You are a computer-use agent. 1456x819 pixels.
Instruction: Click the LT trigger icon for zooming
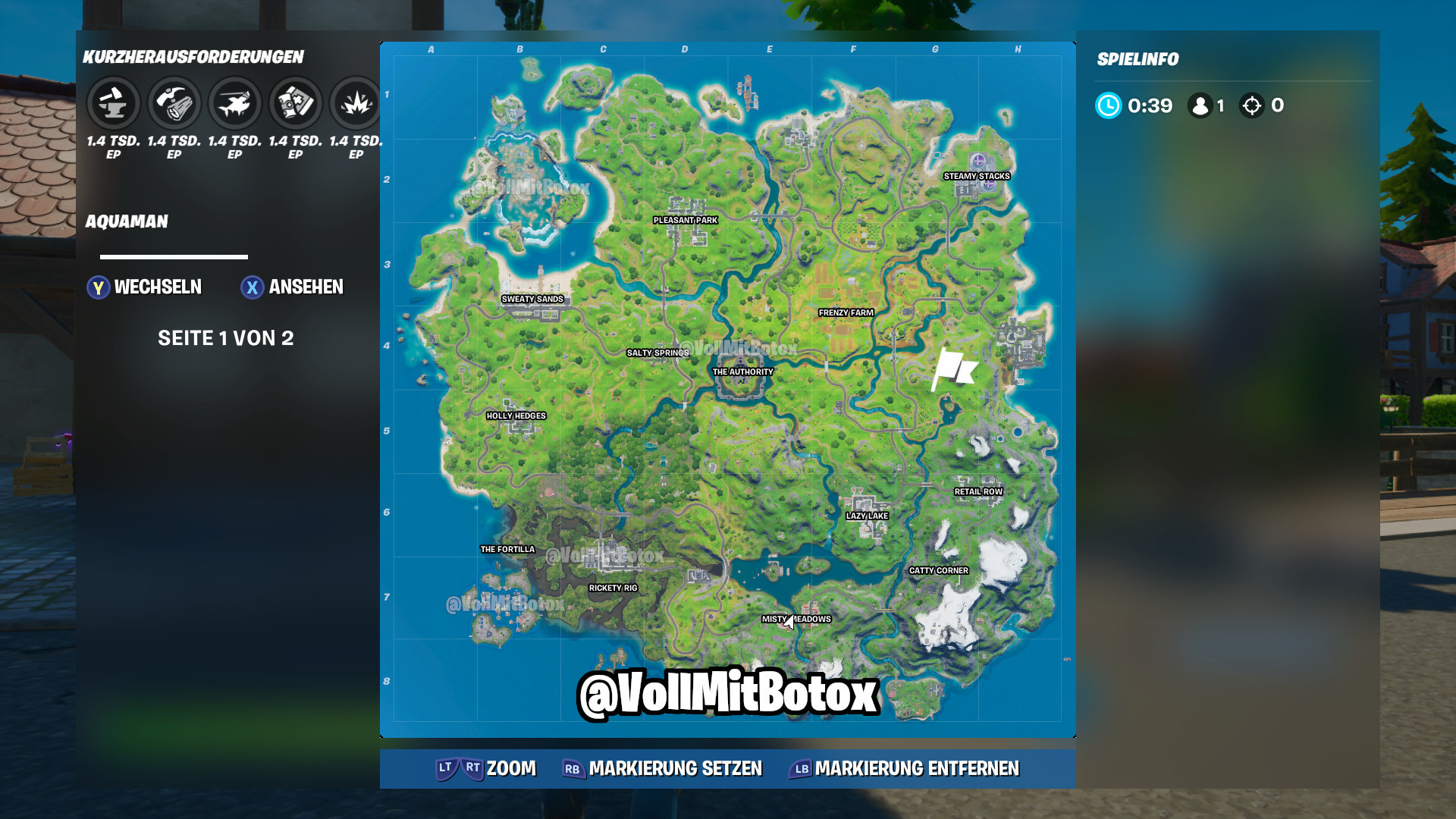tap(444, 768)
